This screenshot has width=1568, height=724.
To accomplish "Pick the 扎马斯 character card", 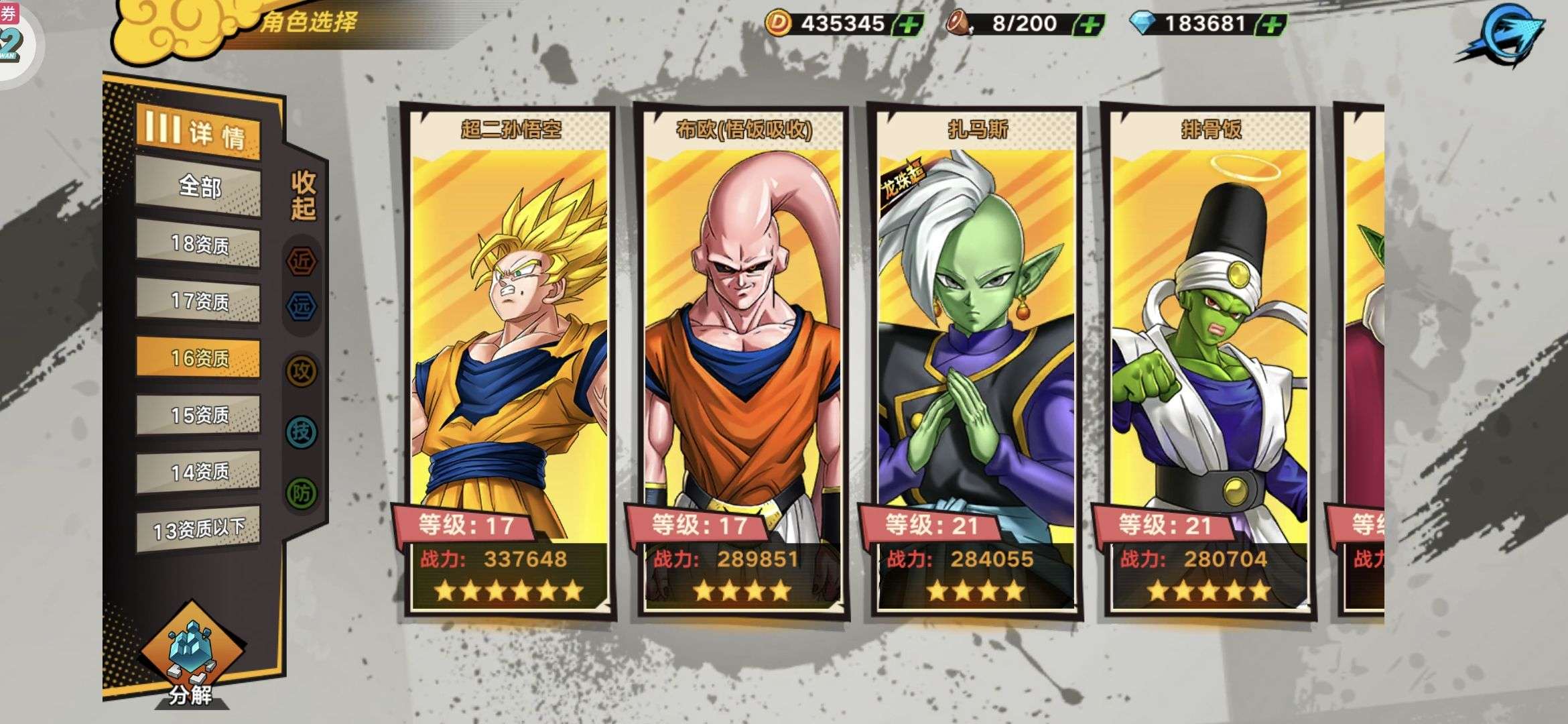I will click(x=976, y=362).
